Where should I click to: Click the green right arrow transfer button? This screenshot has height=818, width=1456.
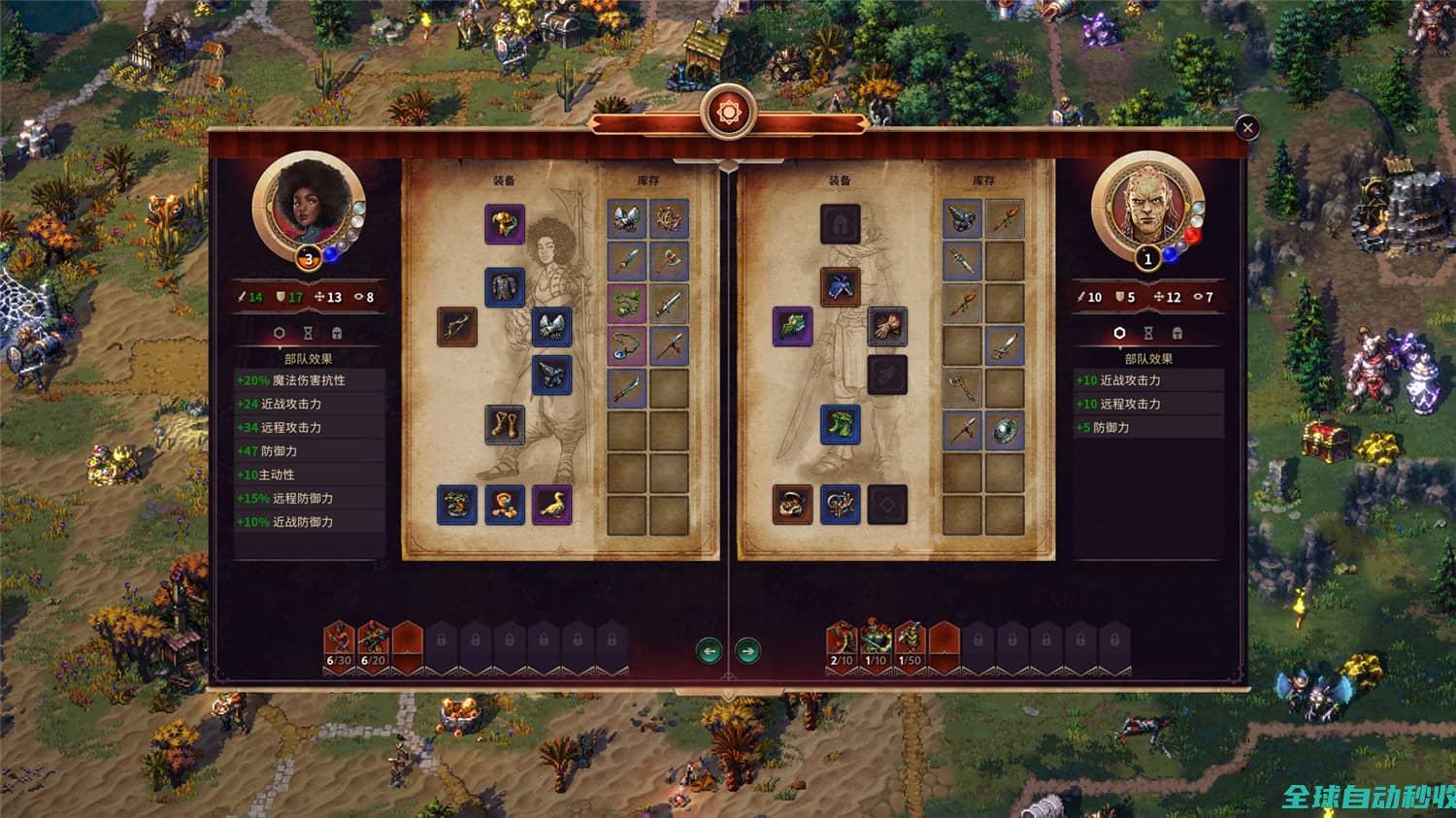pyautogui.click(x=748, y=650)
